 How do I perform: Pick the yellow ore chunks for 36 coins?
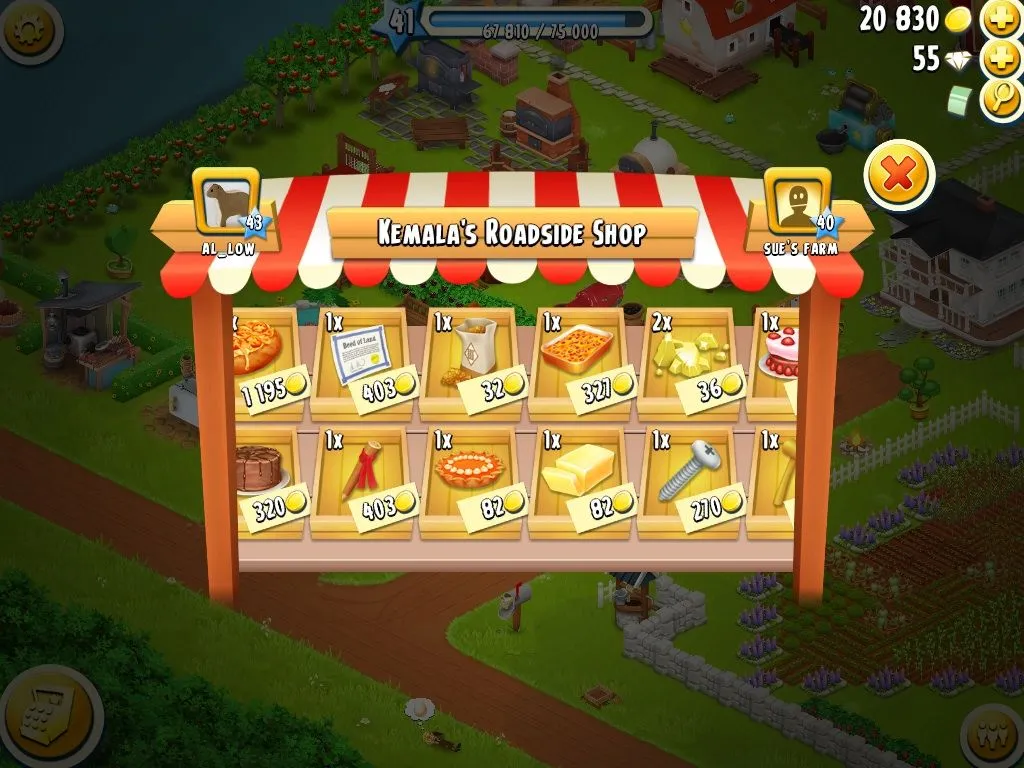pos(692,363)
